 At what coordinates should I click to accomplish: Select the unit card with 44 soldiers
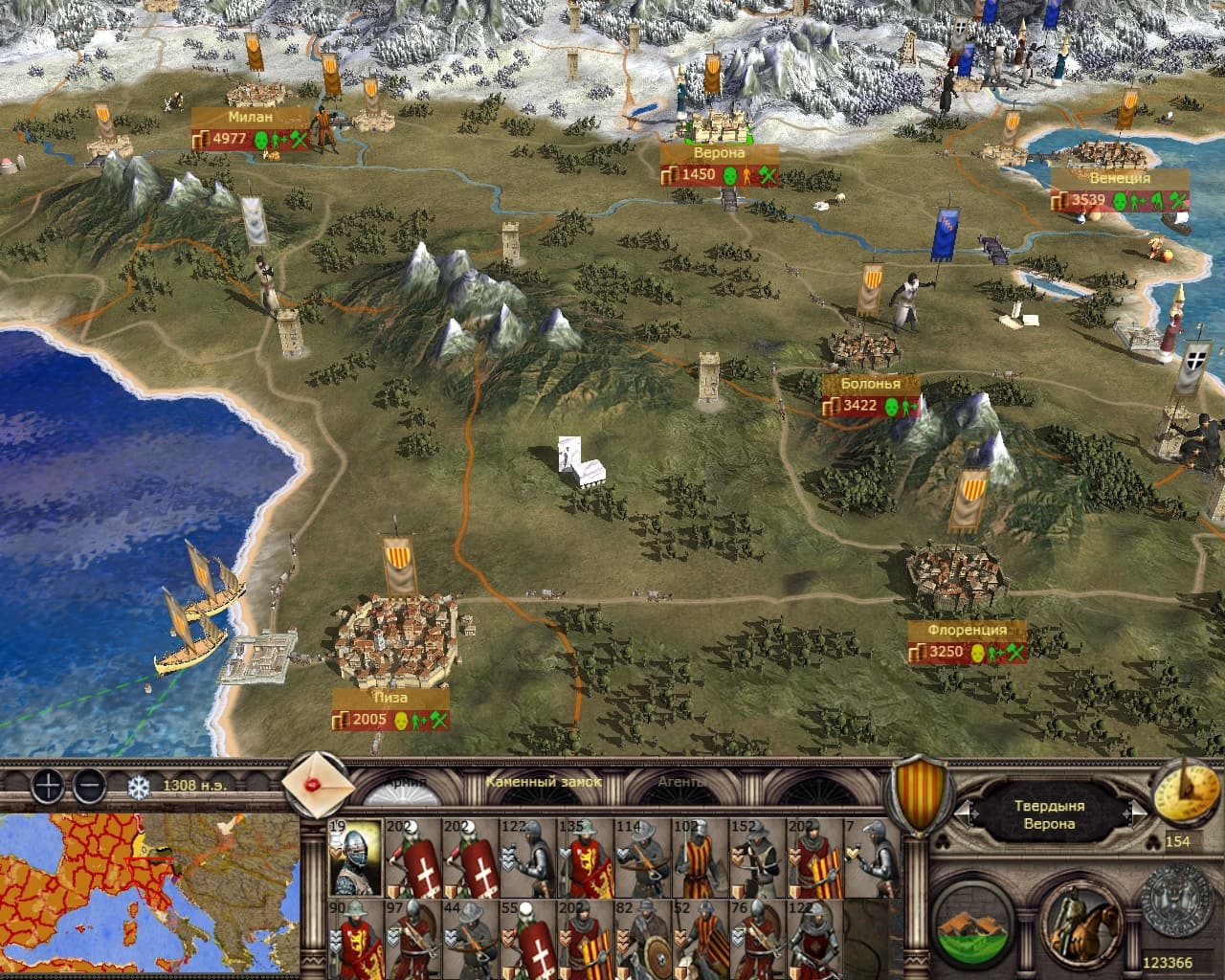tap(470, 938)
